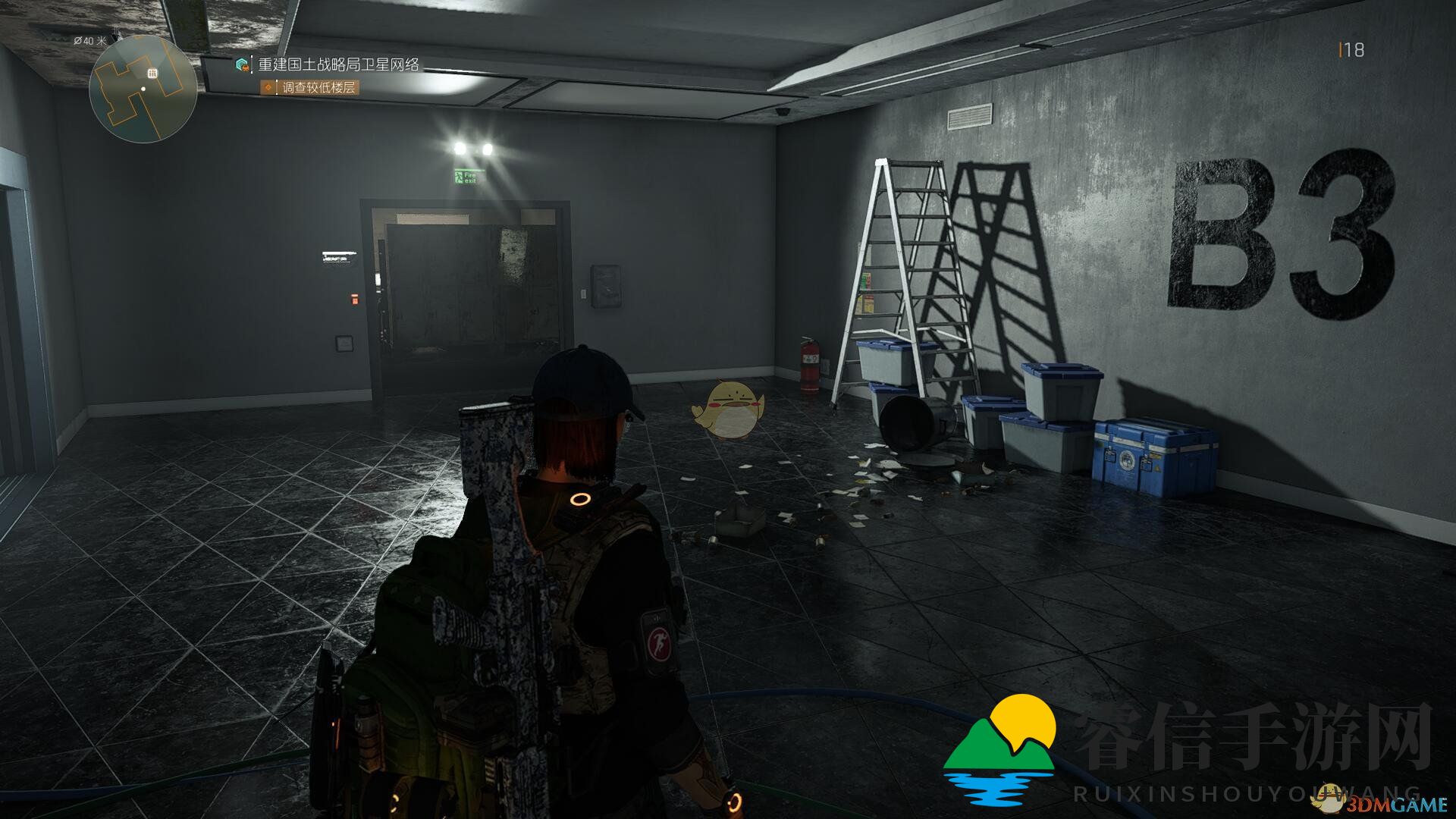Select the mission title 重建国土战略局卫星网络
The height and width of the screenshot is (819, 1456).
(338, 65)
